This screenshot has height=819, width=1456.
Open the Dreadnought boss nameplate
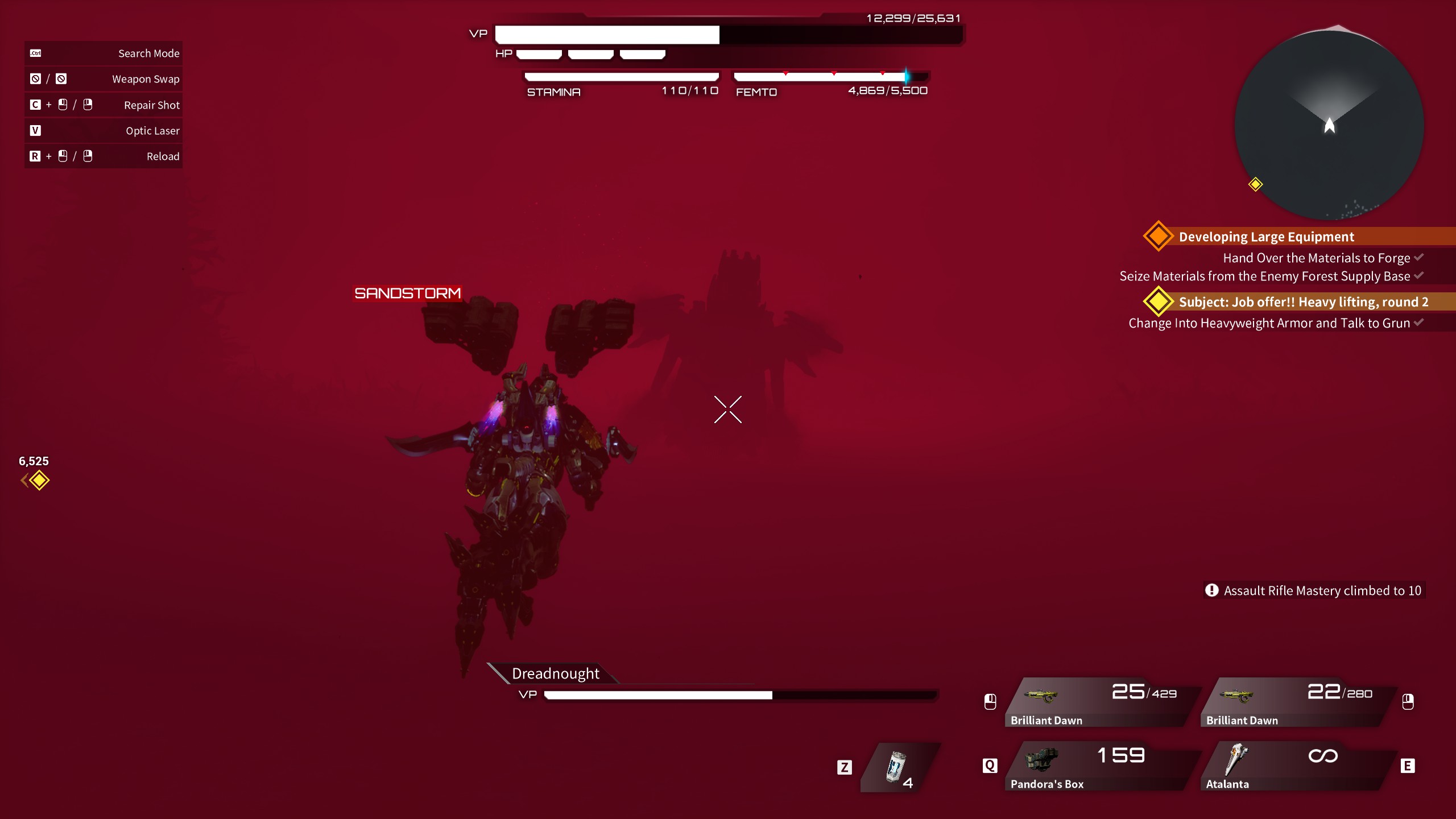555,673
